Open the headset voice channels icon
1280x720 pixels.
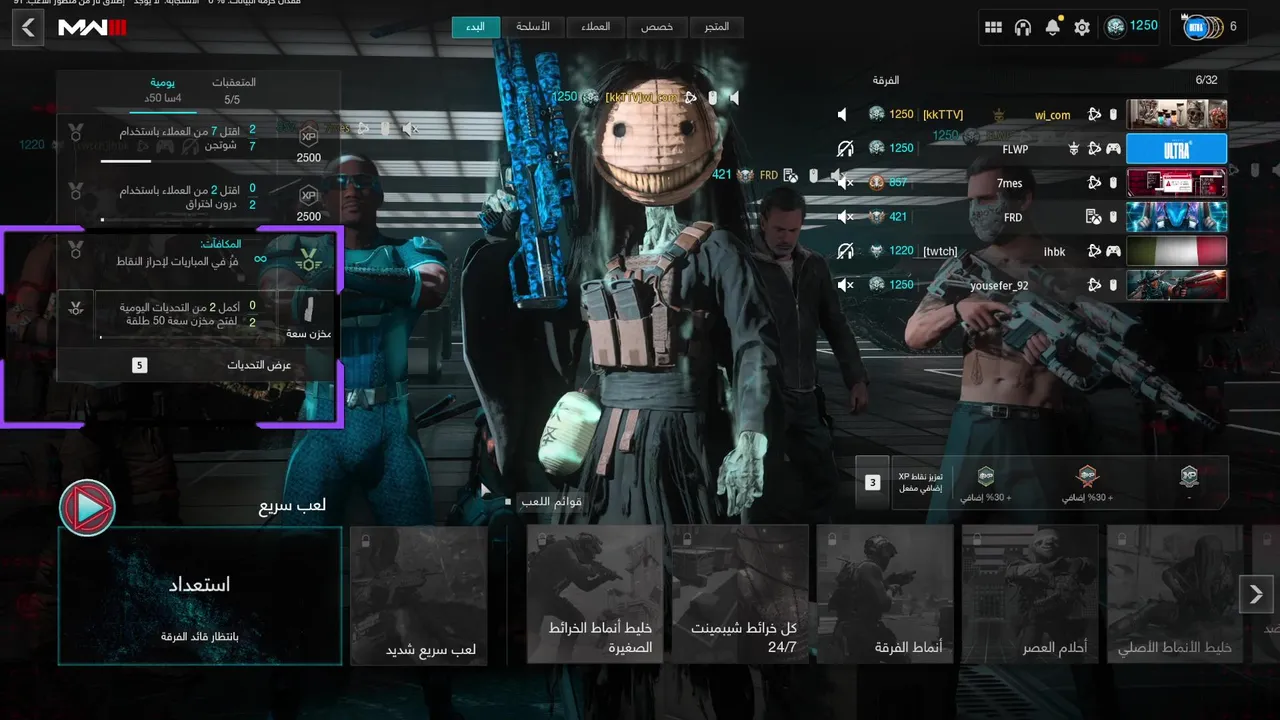pyautogui.click(x=1022, y=28)
